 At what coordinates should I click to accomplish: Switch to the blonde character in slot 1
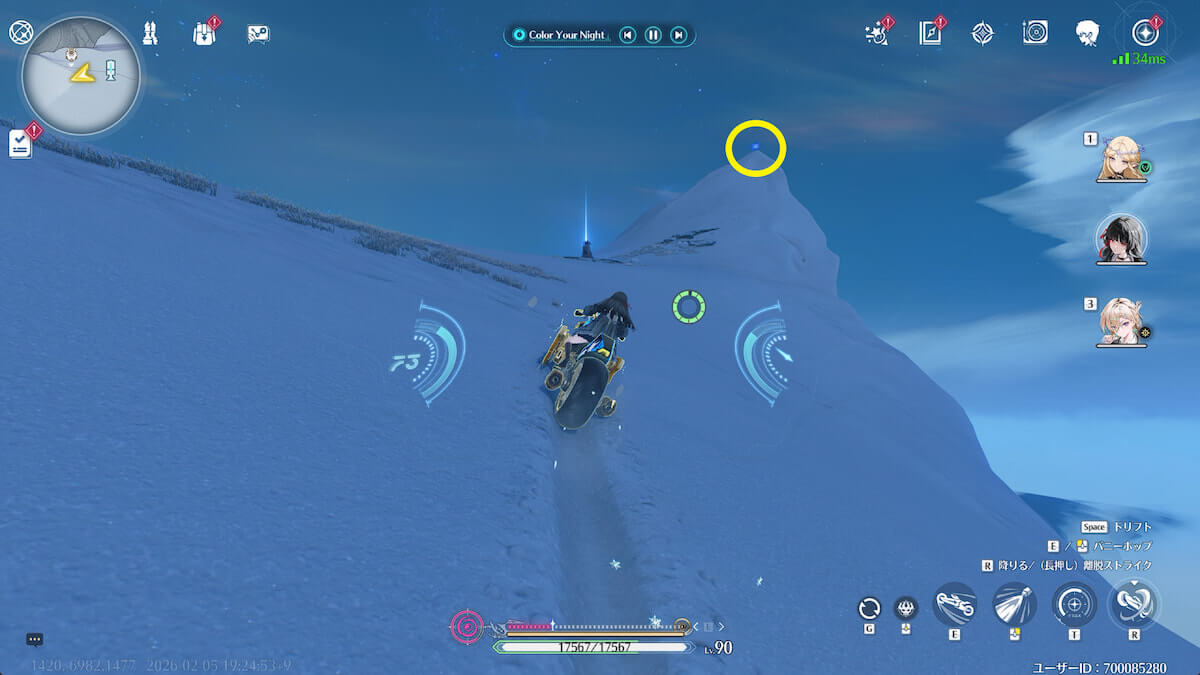coord(1121,158)
